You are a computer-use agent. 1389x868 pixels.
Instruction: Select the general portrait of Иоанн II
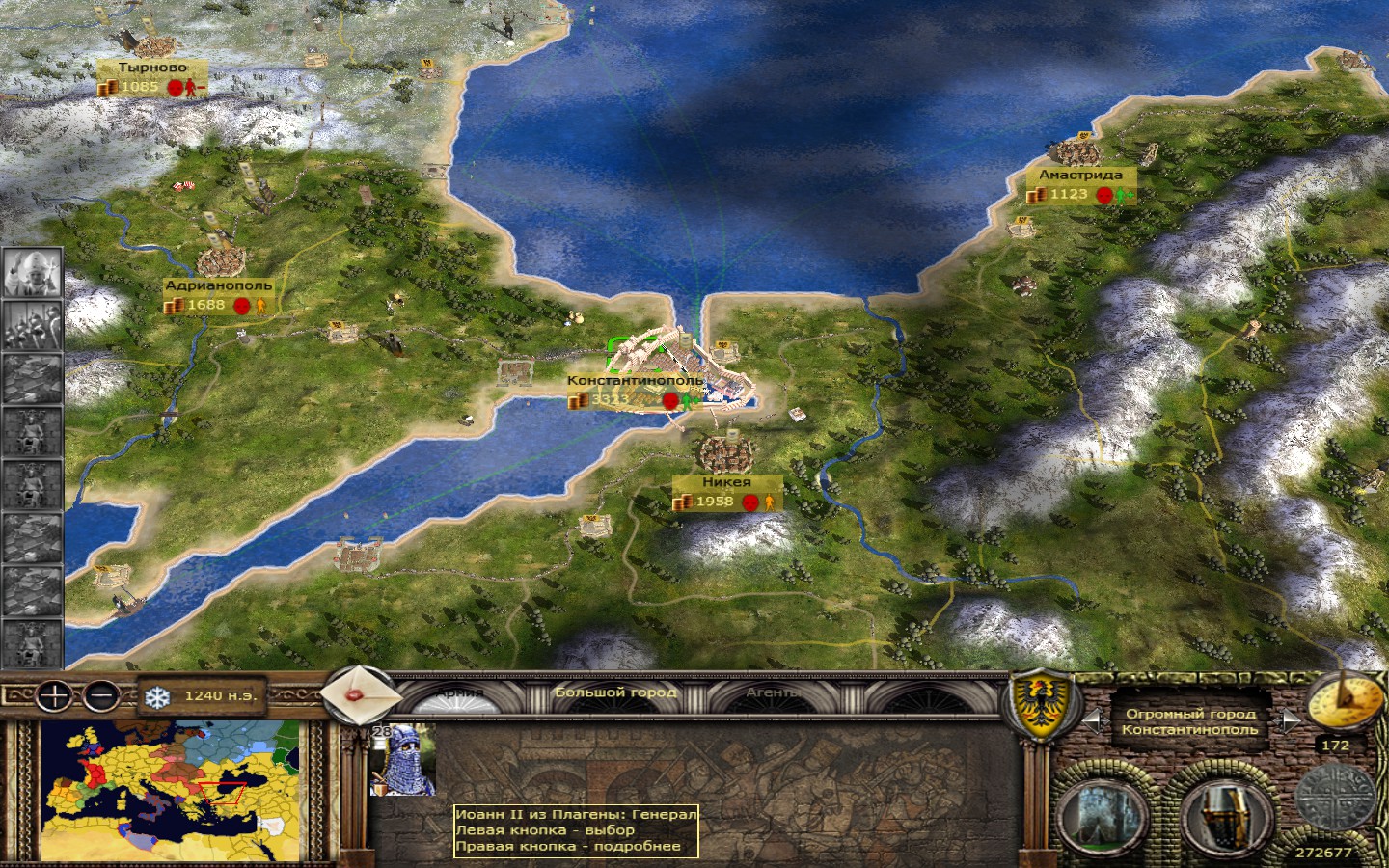(x=403, y=761)
